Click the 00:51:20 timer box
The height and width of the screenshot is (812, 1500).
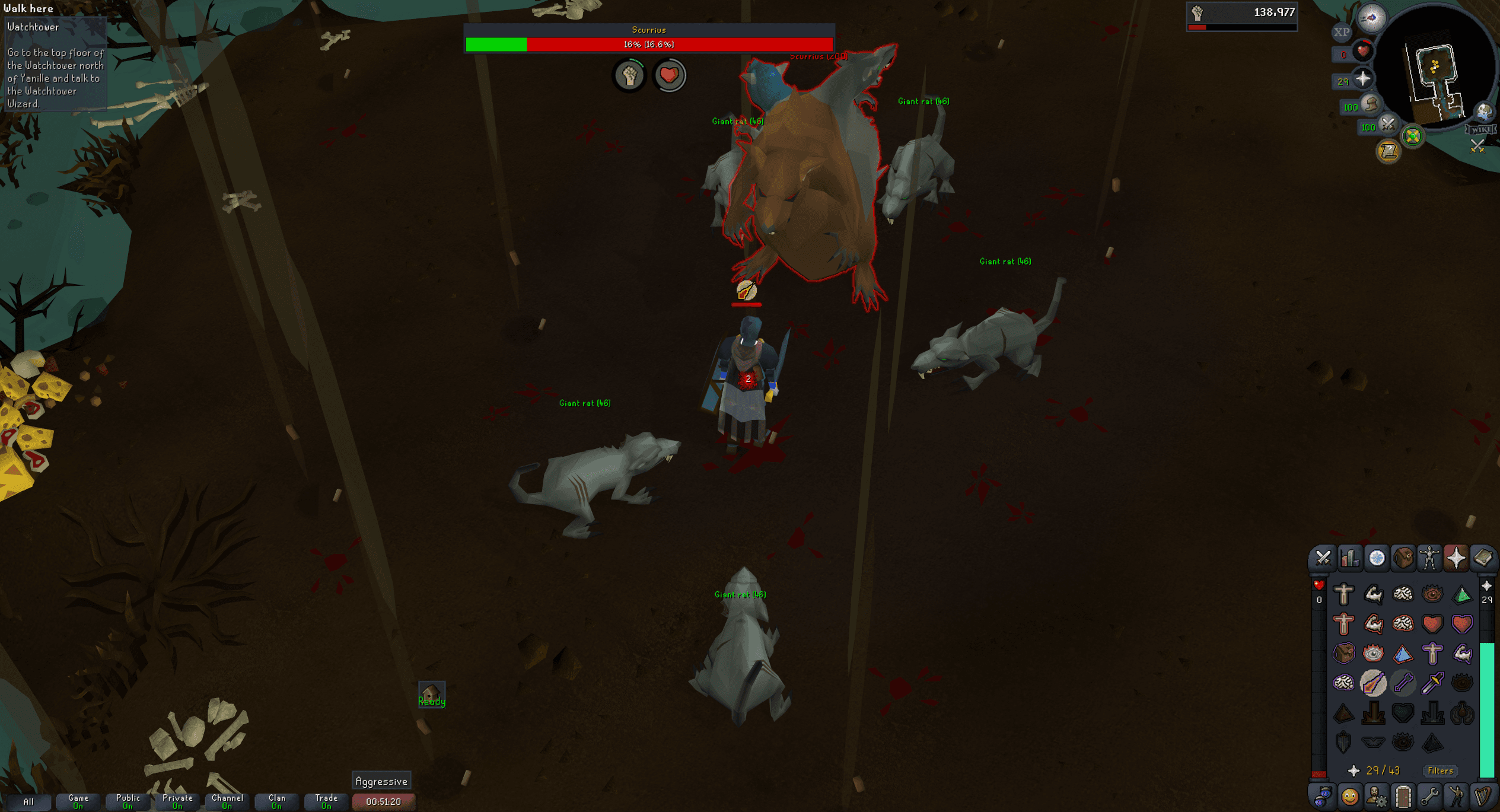(383, 800)
